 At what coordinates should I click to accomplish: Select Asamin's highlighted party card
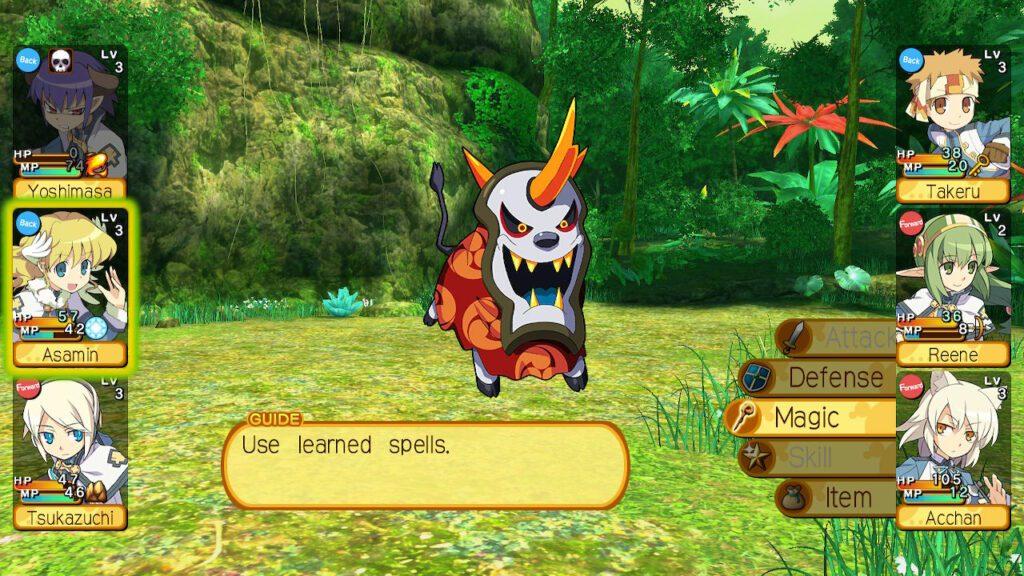pyautogui.click(x=69, y=286)
